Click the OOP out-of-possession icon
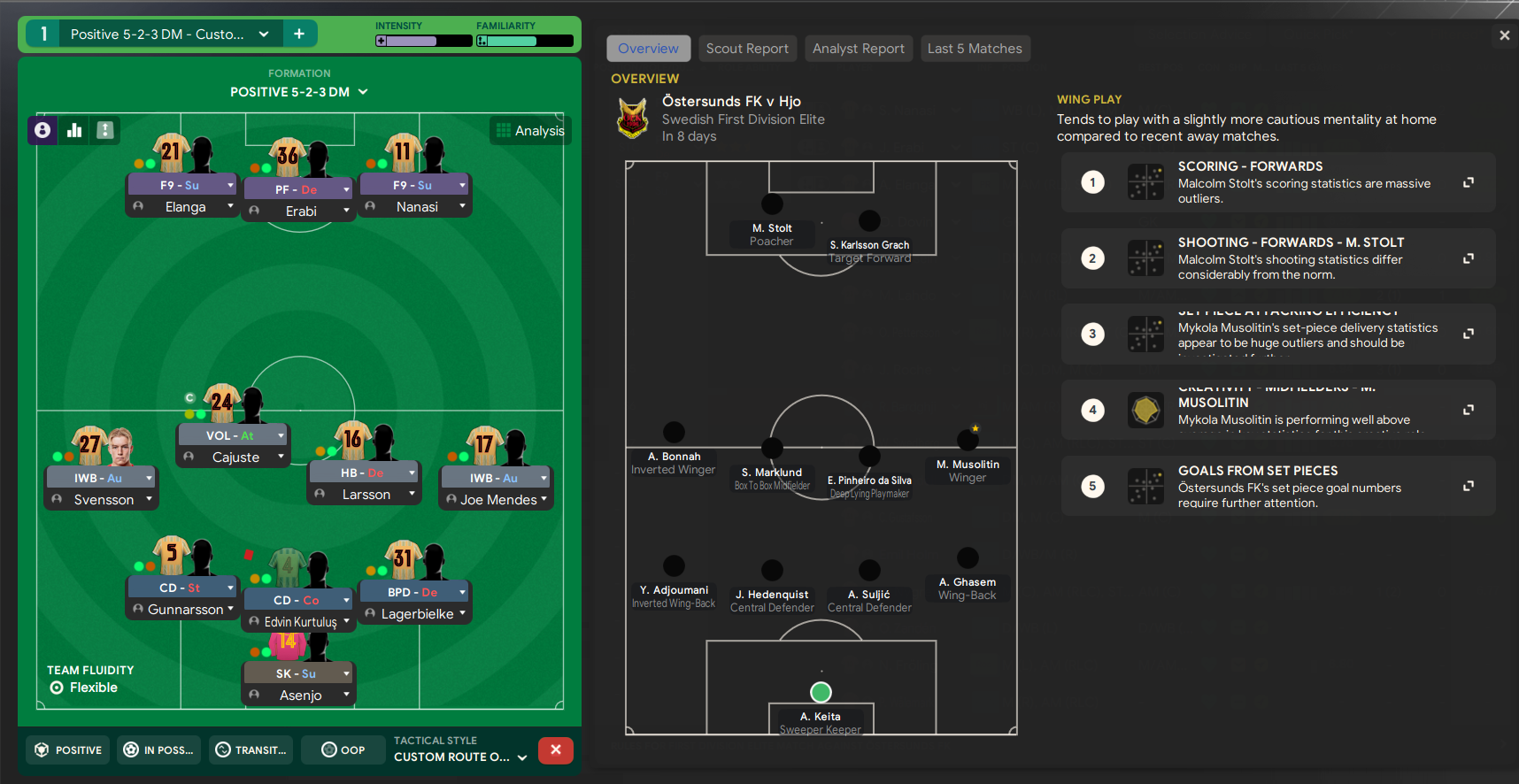1519x784 pixels. (x=328, y=749)
